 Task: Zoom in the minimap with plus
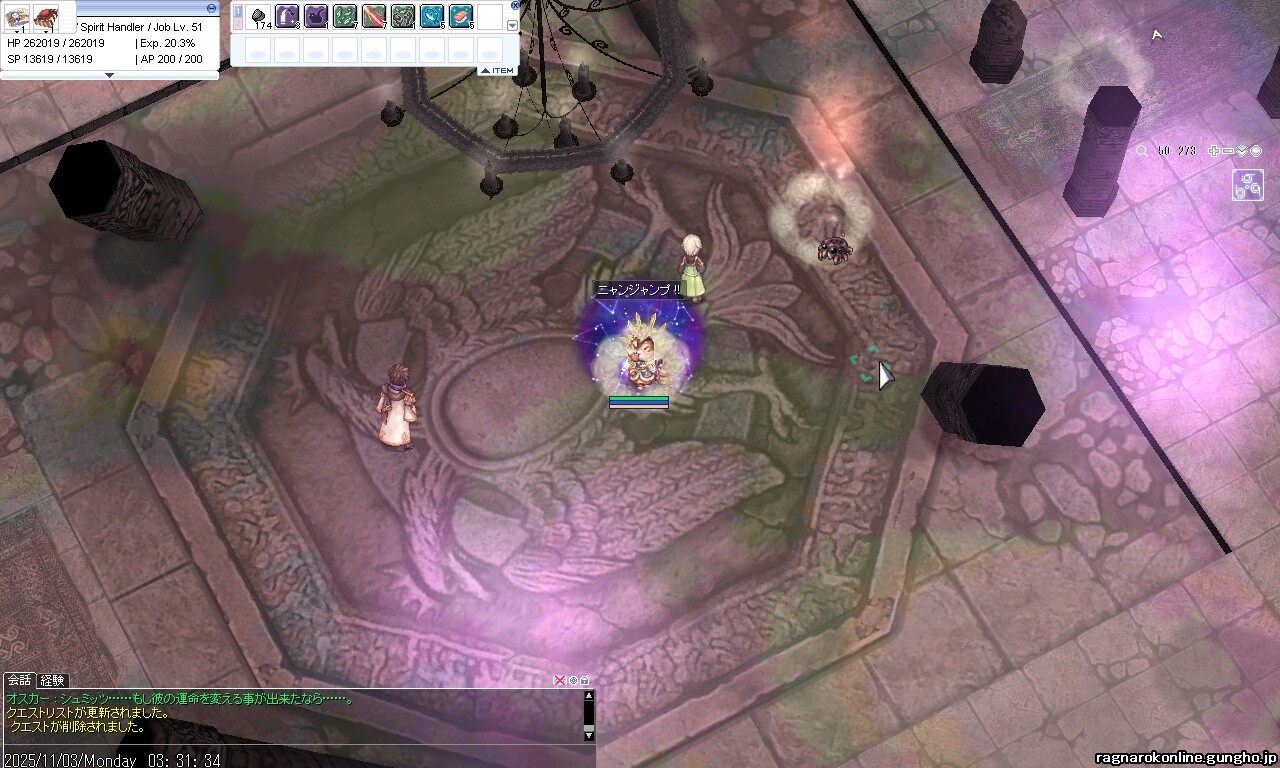1214,151
